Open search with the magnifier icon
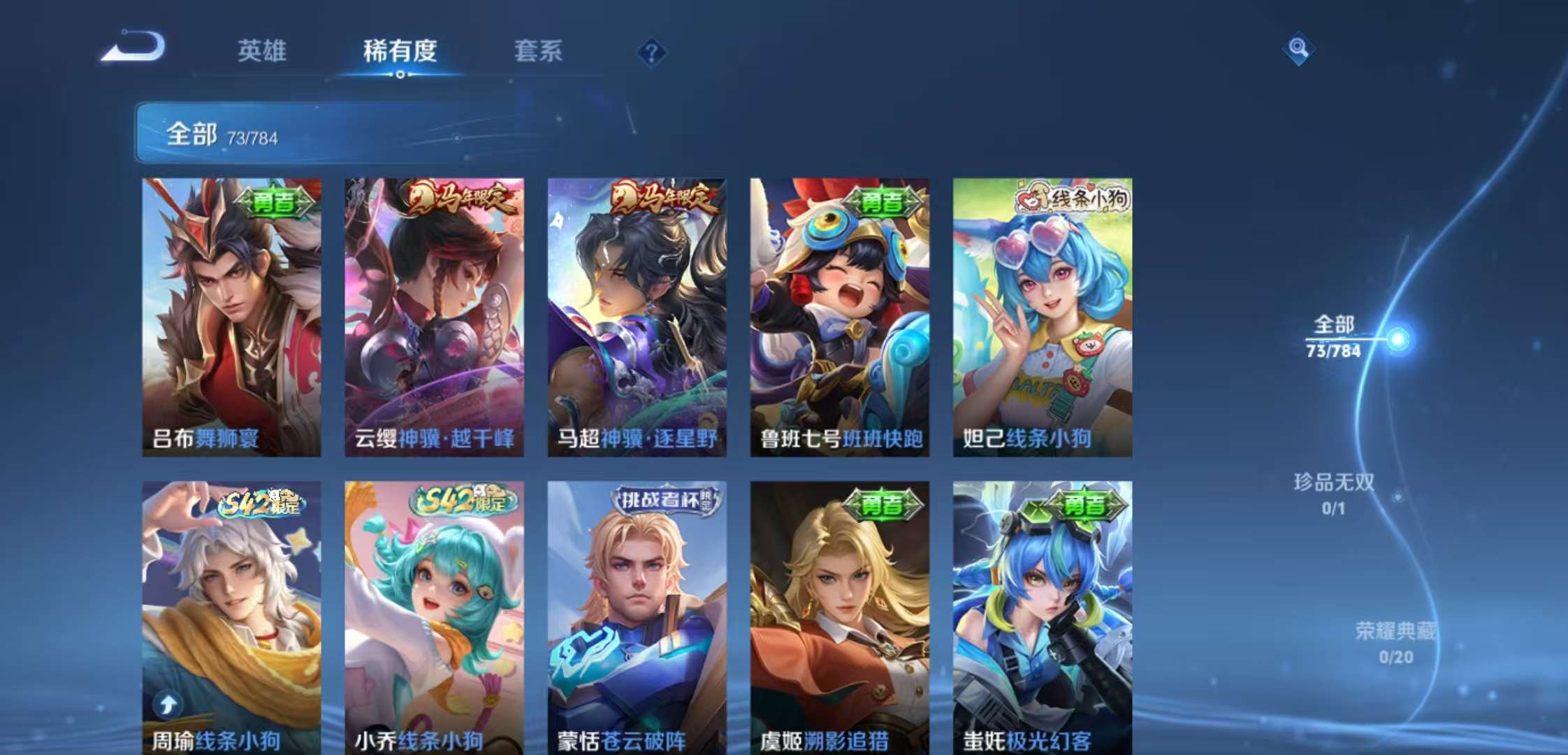 1298,49
